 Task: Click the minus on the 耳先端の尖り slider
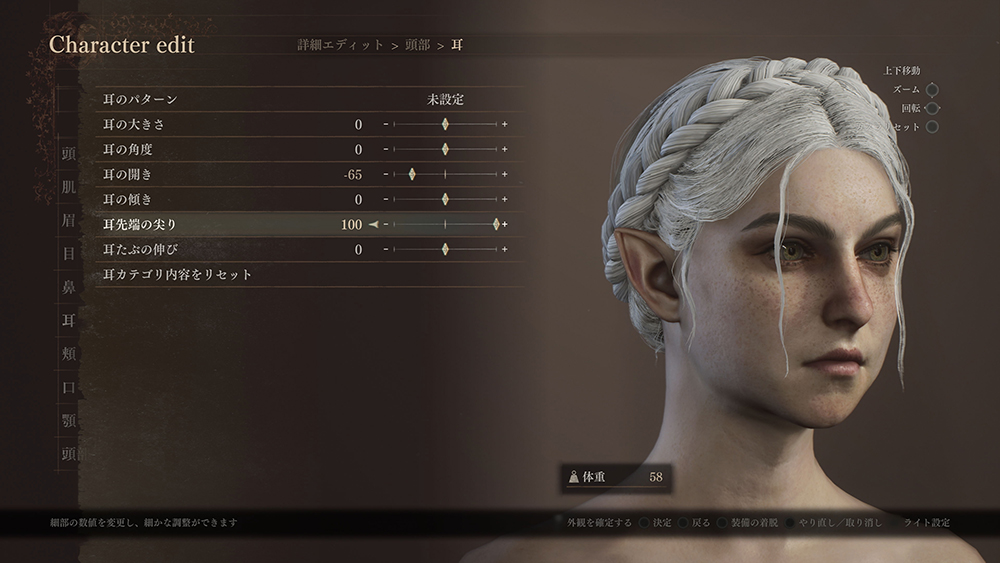click(386, 224)
